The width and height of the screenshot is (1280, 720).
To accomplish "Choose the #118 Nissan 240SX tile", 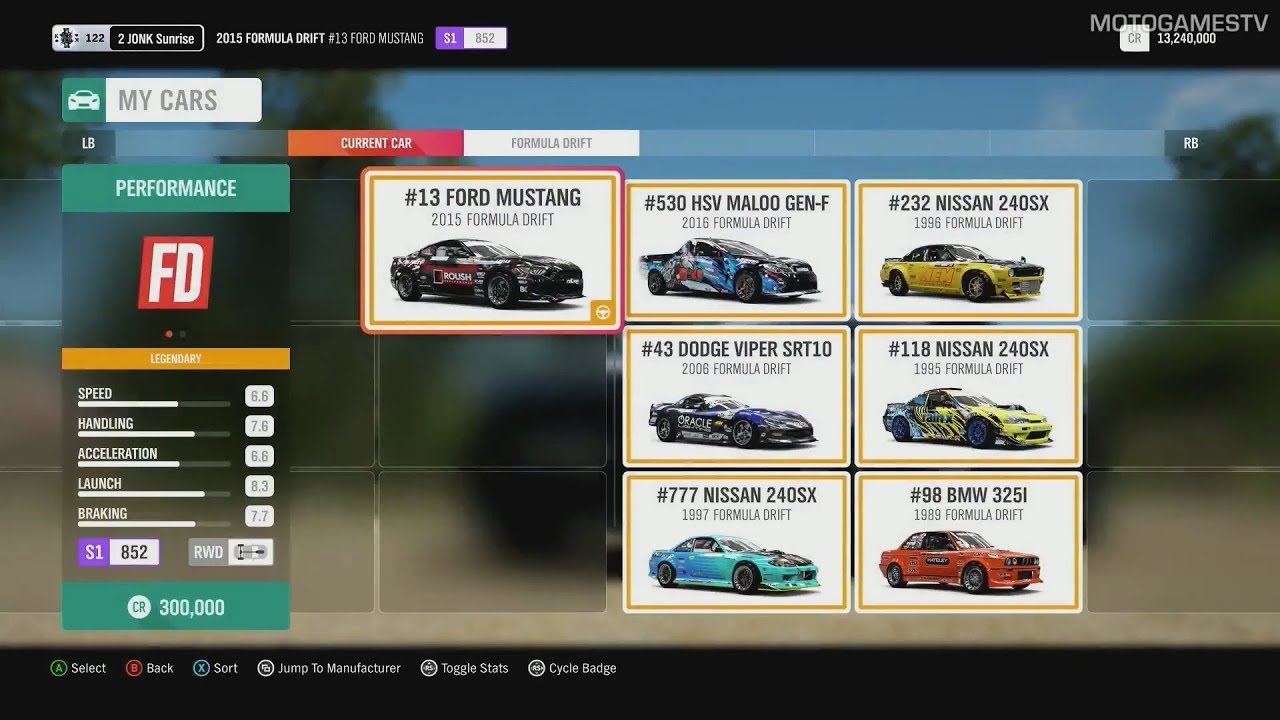I will tap(968, 396).
